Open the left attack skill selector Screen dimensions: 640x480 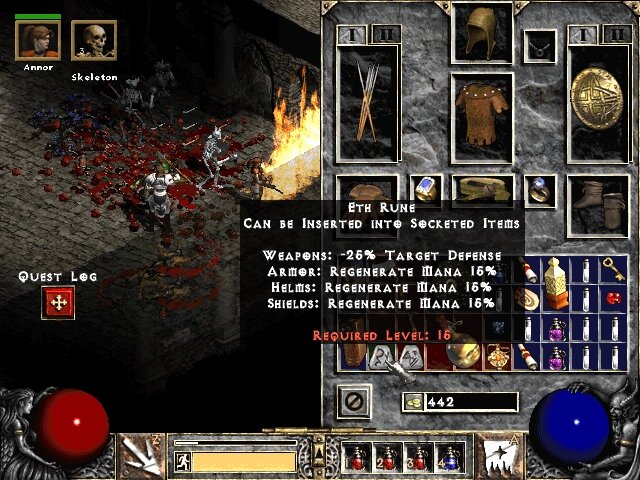tap(141, 455)
